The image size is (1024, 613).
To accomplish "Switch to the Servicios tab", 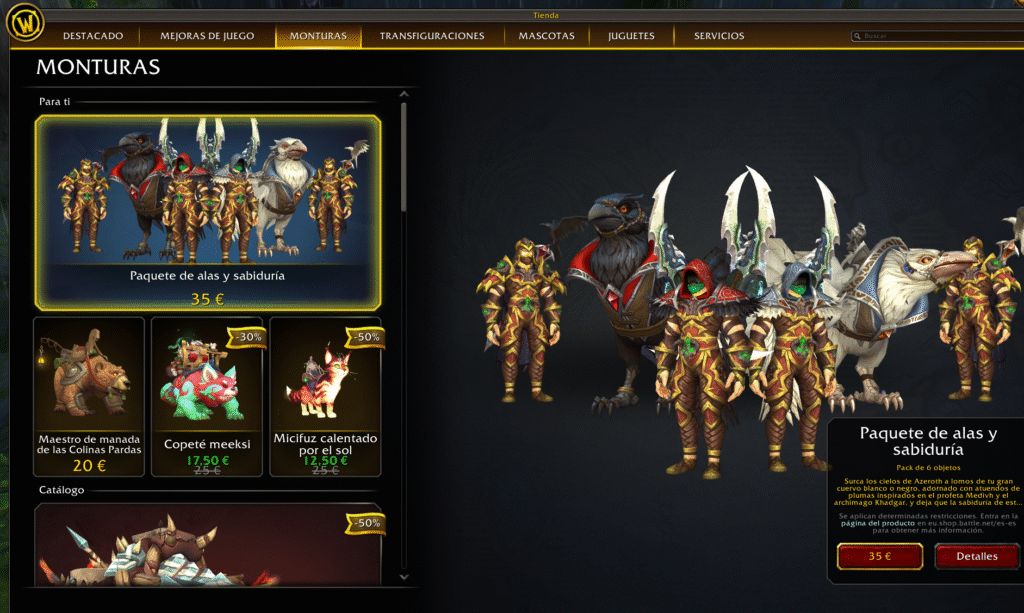I will [719, 36].
